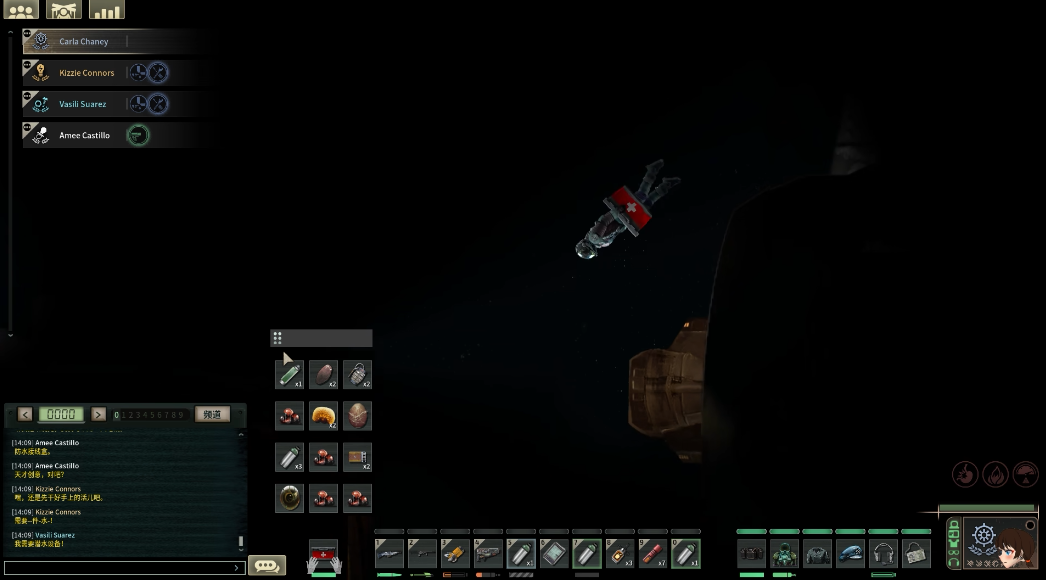Pick the frag grenade in the container
The image size is (1046, 580).
pyautogui.click(x=357, y=374)
